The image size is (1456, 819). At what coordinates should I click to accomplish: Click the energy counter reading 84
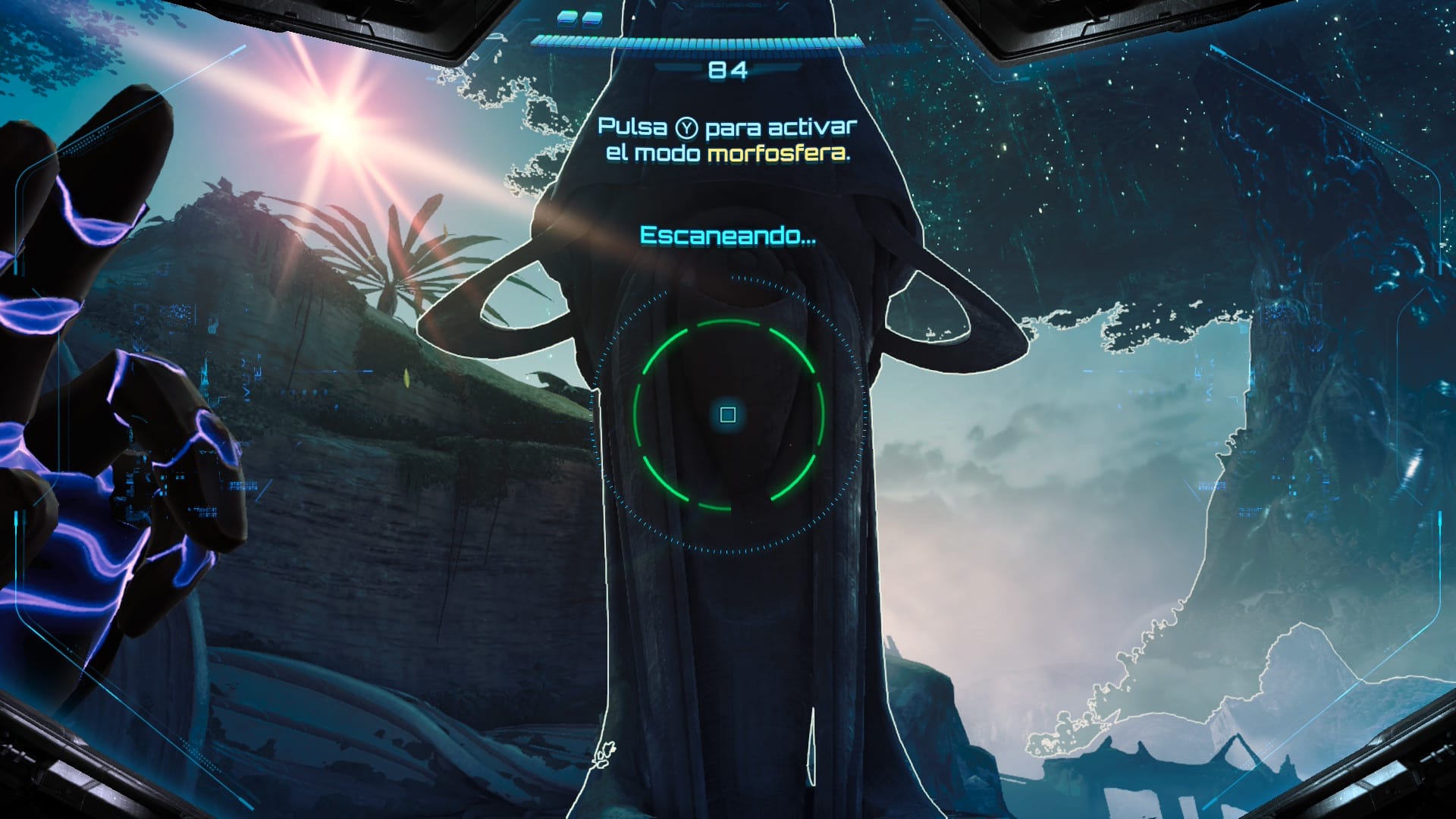click(727, 71)
